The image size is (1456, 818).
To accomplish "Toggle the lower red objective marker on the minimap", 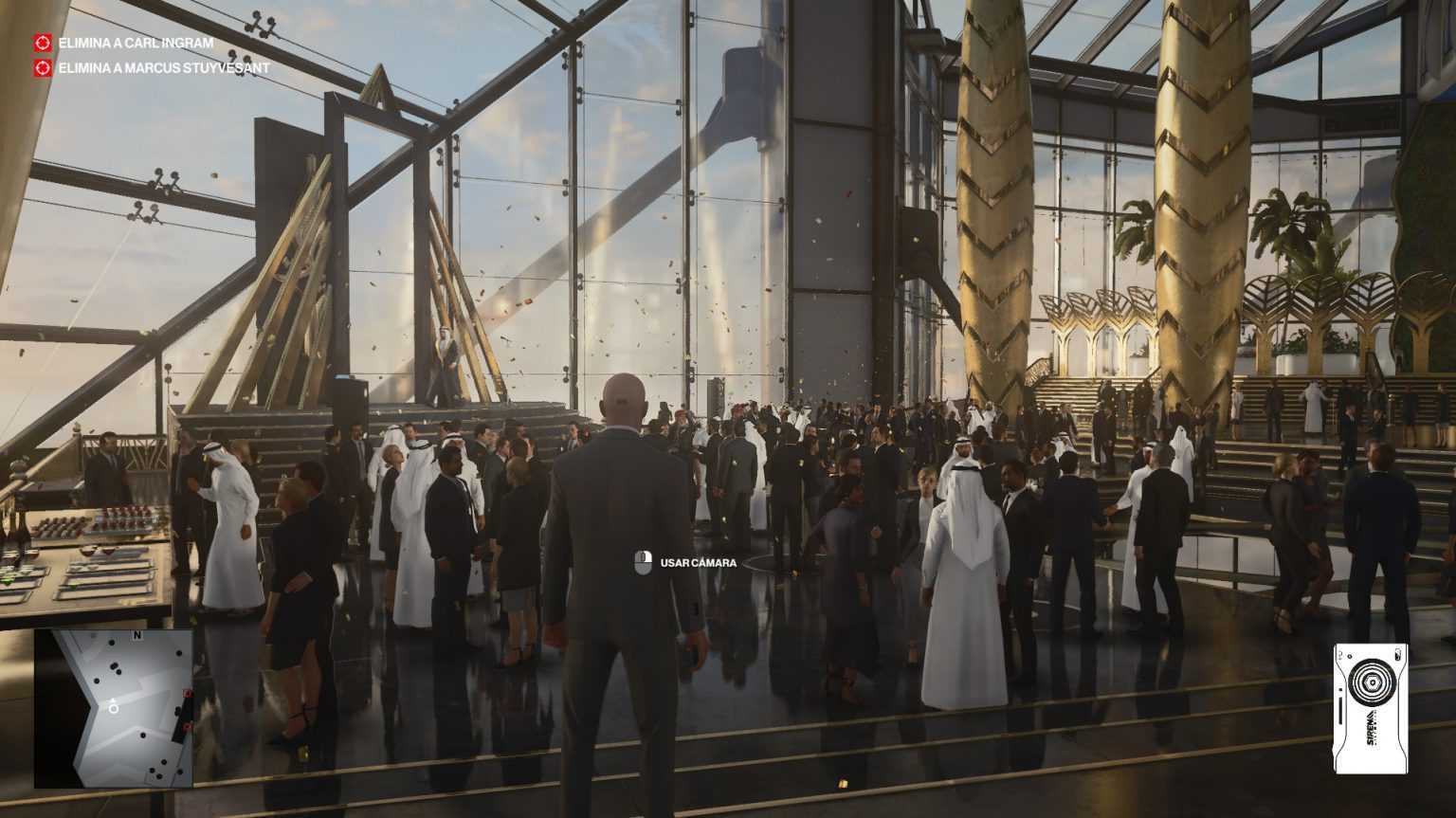I will click(x=187, y=727).
